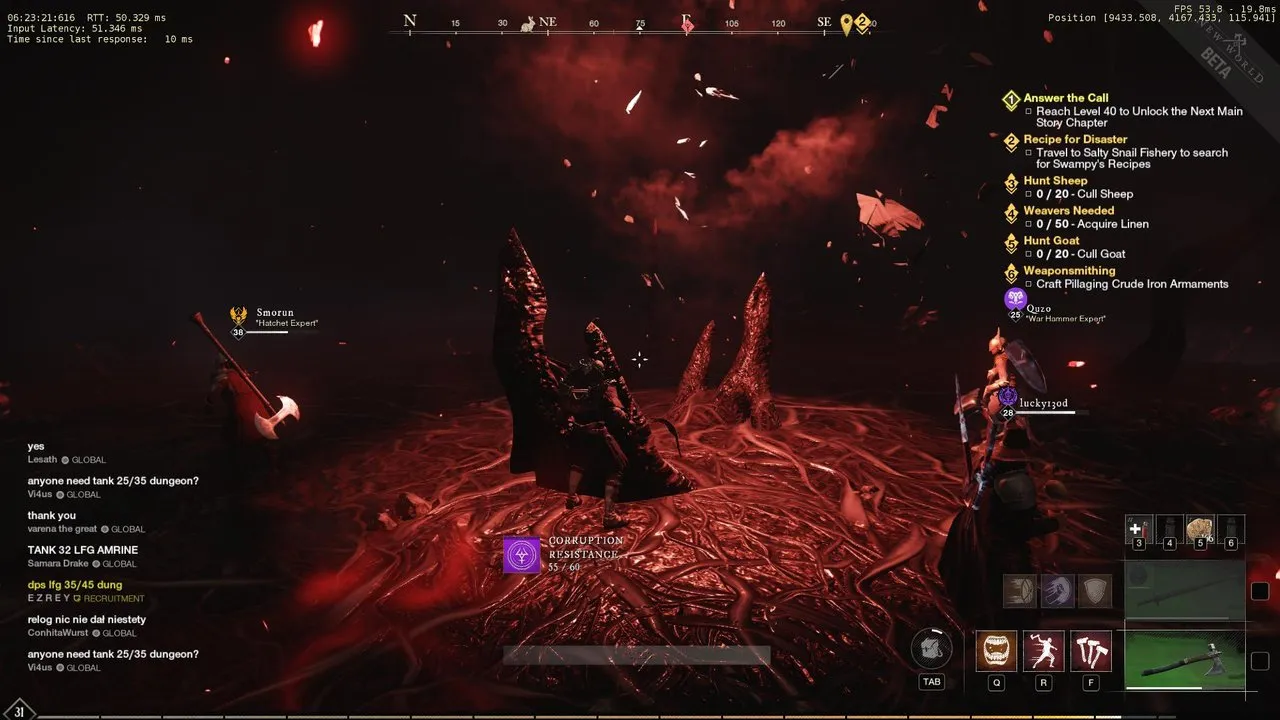The height and width of the screenshot is (720, 1280).
Task: Use the health potion in quickslot 3
Action: click(x=1139, y=528)
